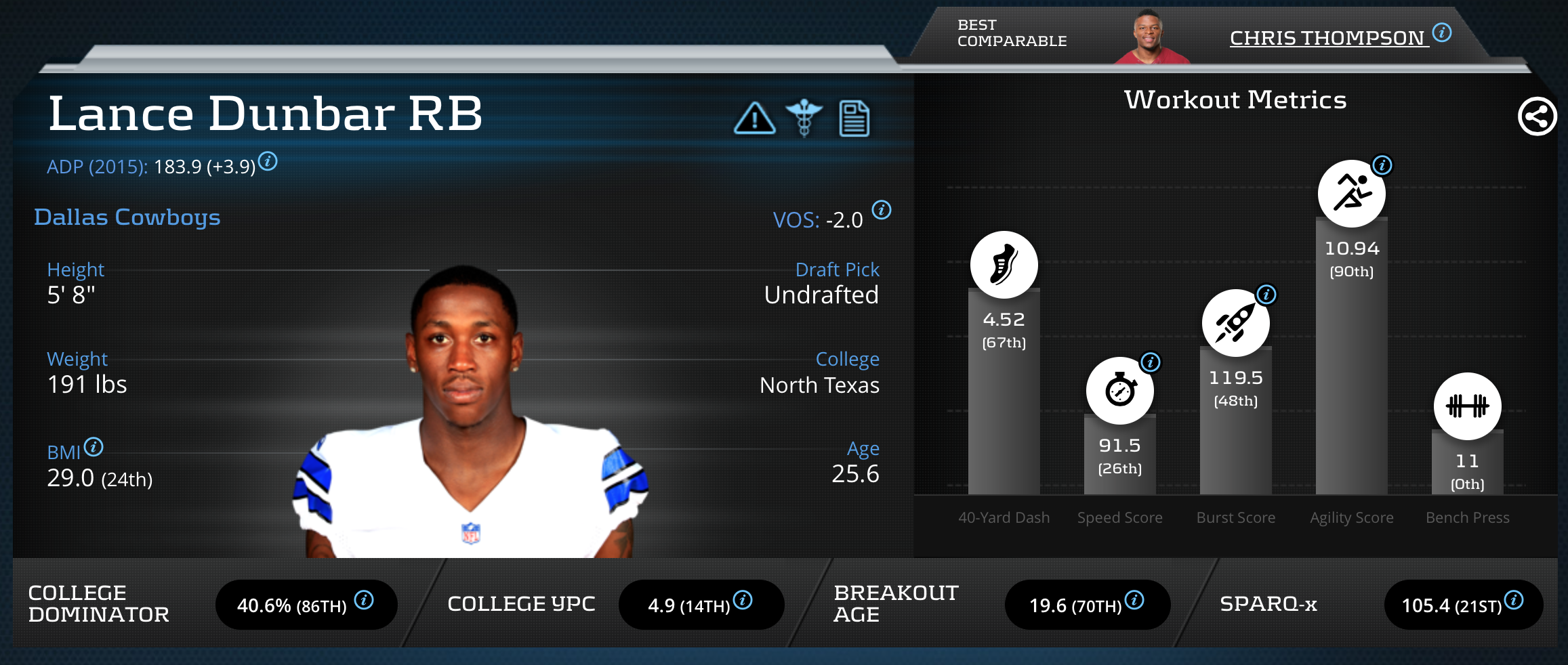Click the info icon beside Chris Thompson
The height and width of the screenshot is (665, 1568).
pyautogui.click(x=1442, y=33)
